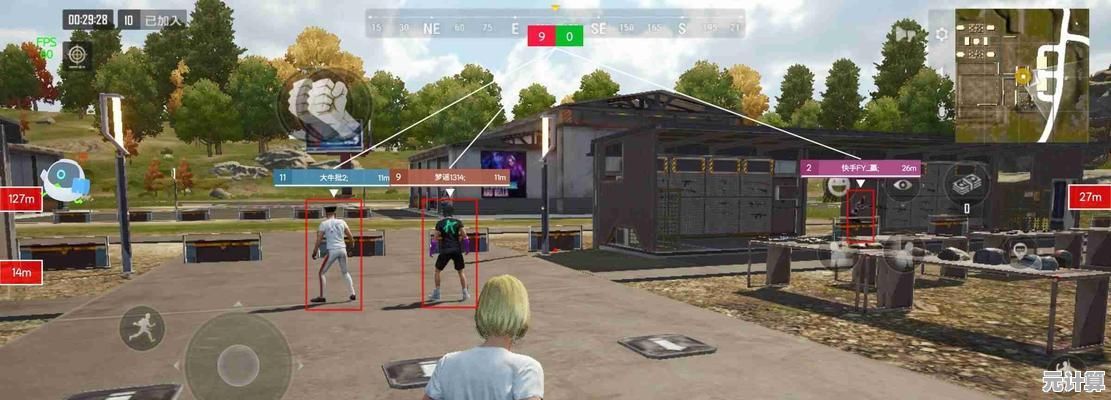Tap the sprint running-man button
The width and height of the screenshot is (1111, 400).
click(x=141, y=327)
